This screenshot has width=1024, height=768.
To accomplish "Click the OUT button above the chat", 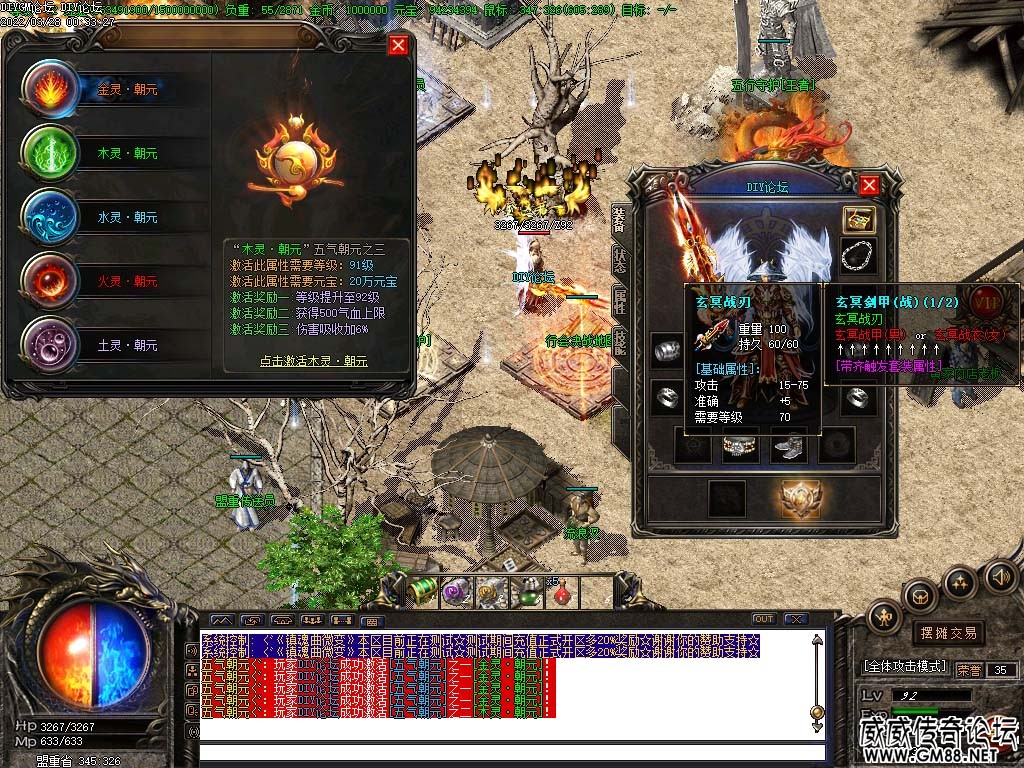I will click(764, 619).
